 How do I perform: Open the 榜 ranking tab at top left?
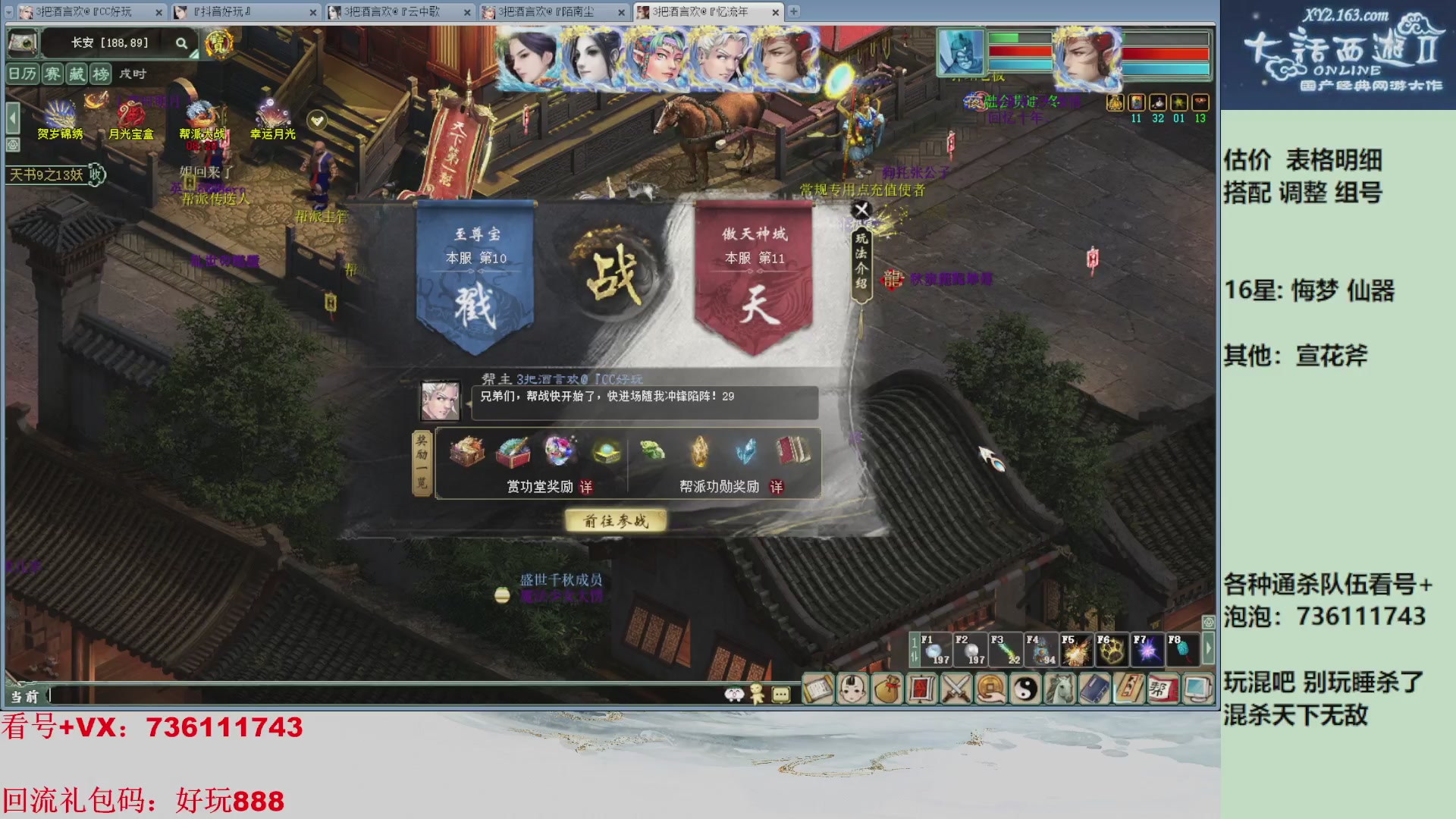pos(102,75)
